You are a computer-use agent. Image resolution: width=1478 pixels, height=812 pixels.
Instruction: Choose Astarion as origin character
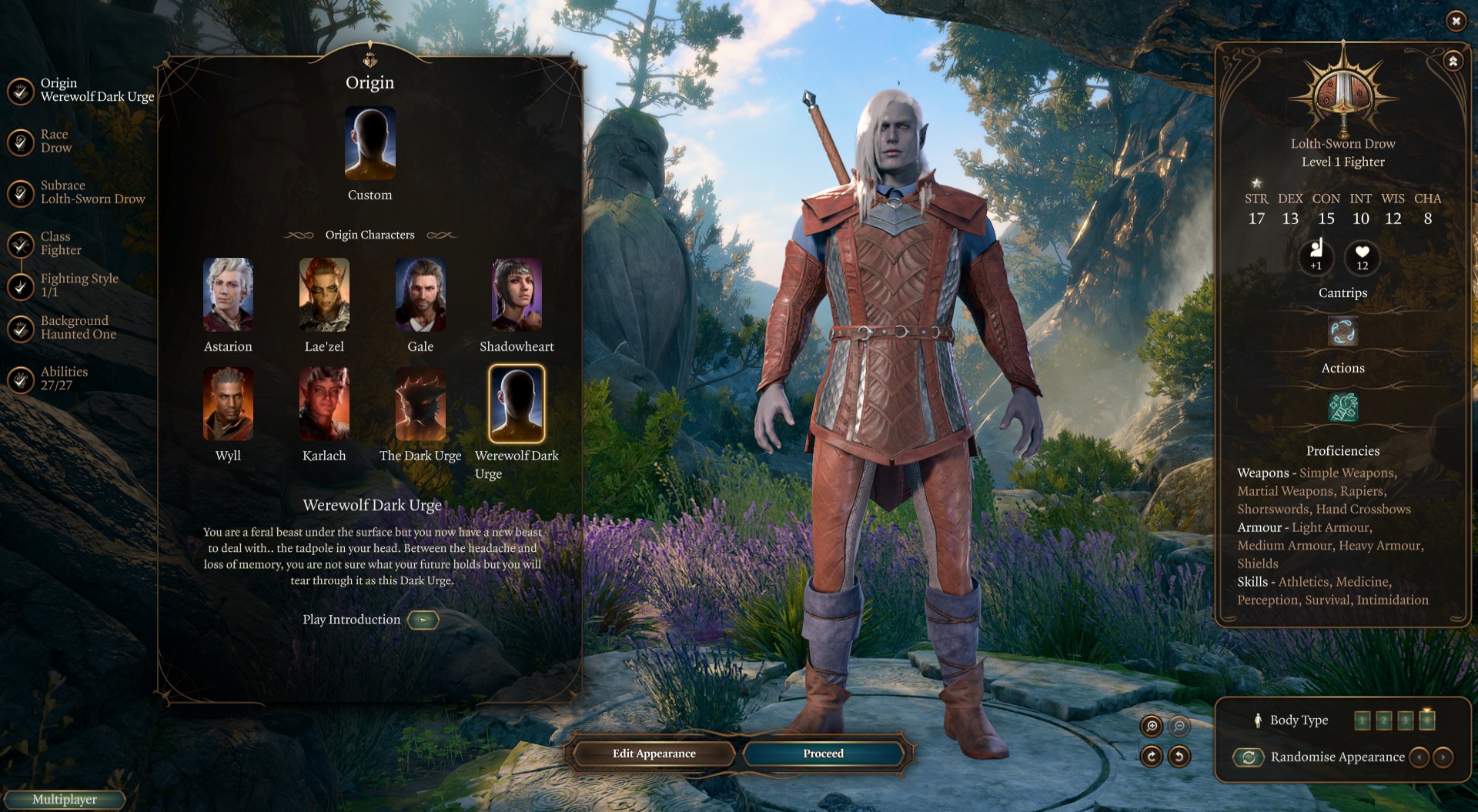tap(228, 296)
